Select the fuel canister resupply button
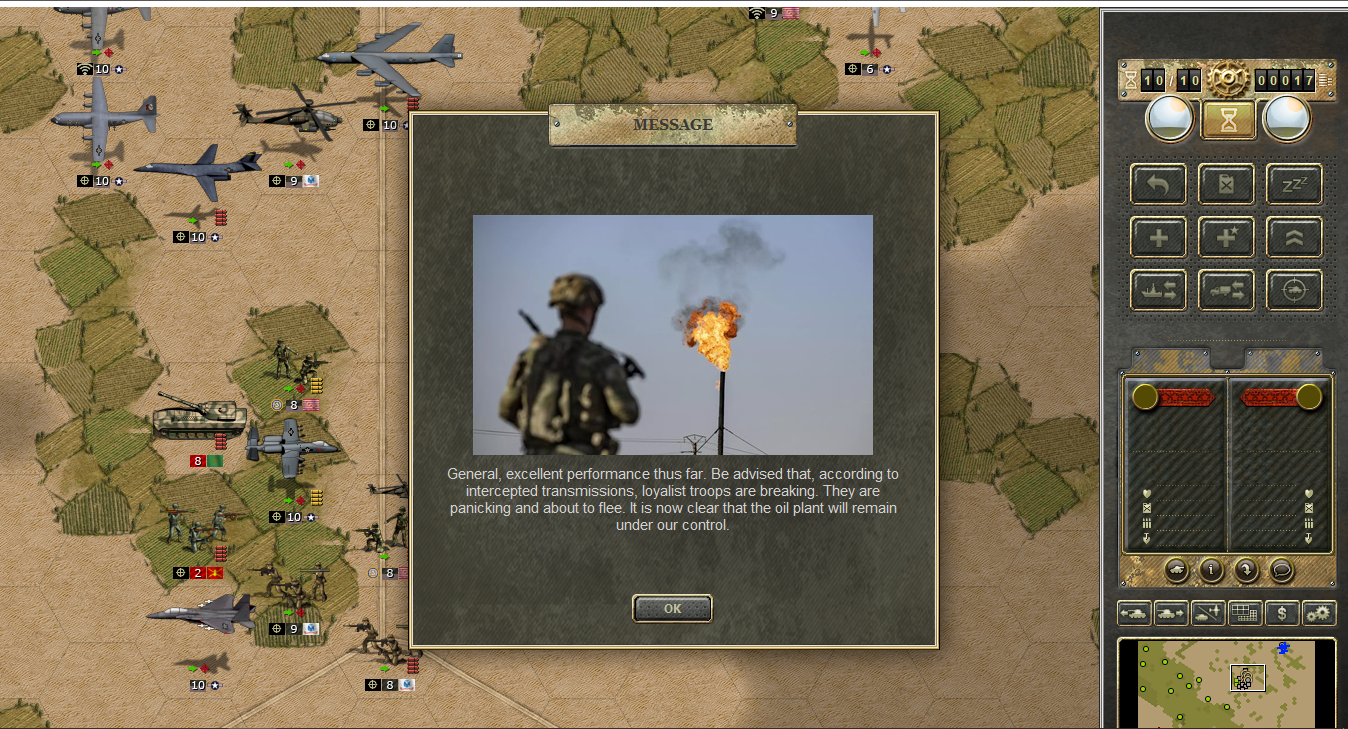The height and width of the screenshot is (729, 1348). tap(1226, 184)
